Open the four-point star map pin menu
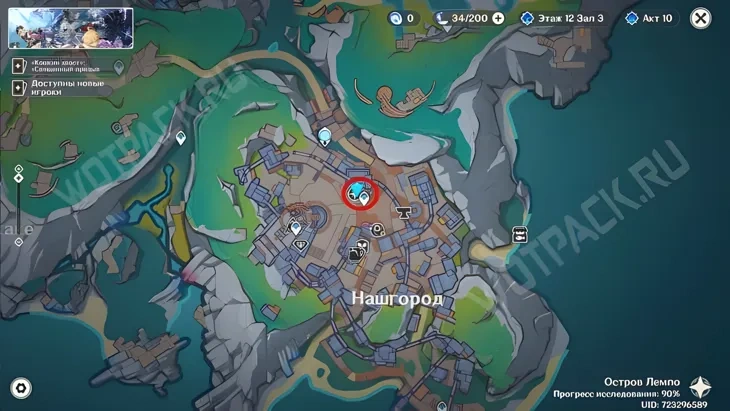 700,388
